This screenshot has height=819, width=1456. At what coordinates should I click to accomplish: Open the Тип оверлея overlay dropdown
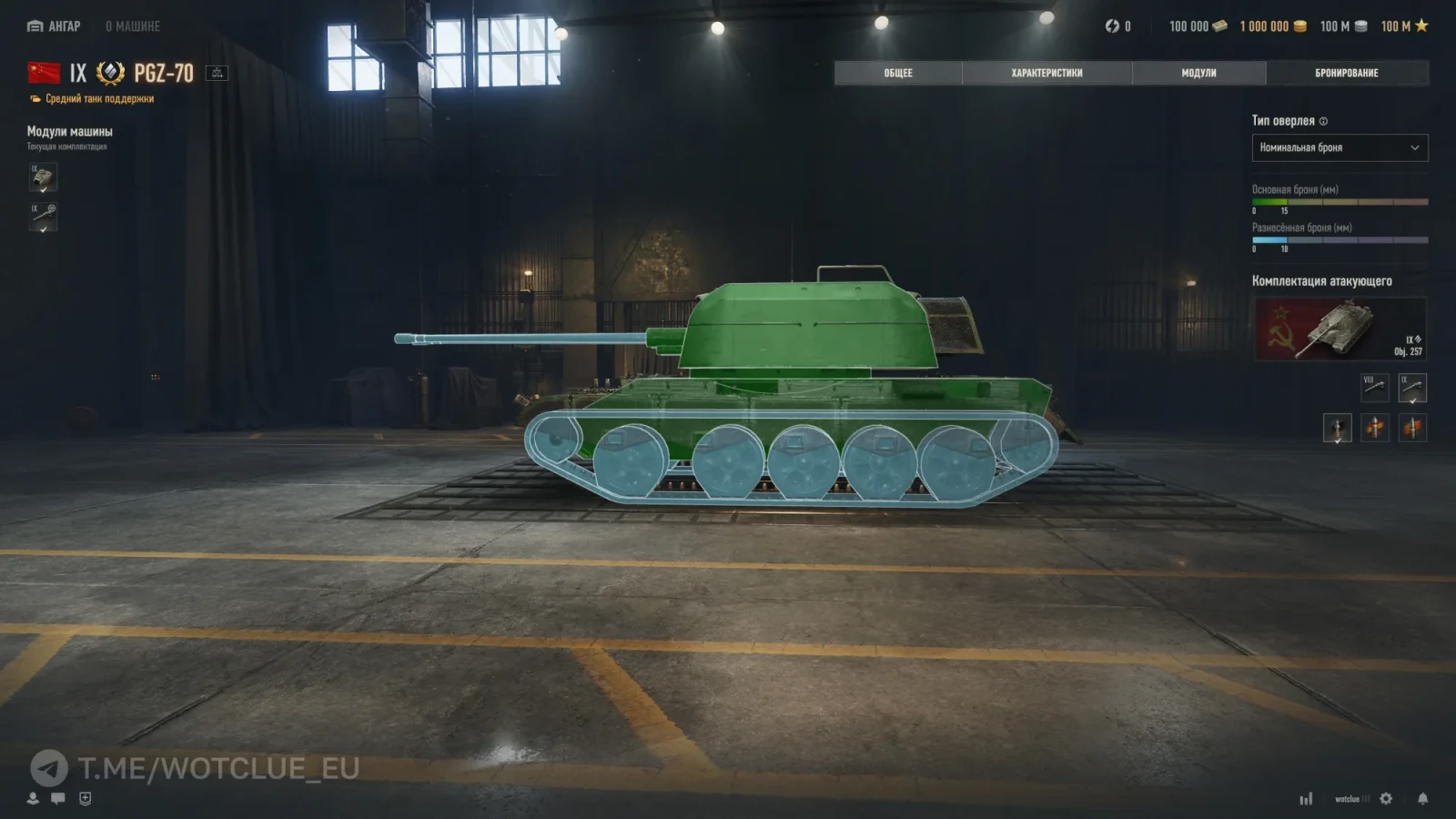1340,147
